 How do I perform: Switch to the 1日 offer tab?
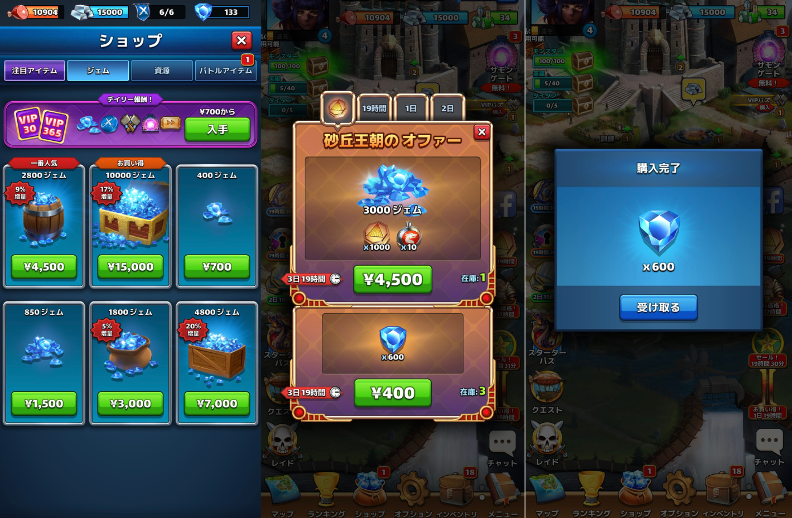point(411,107)
